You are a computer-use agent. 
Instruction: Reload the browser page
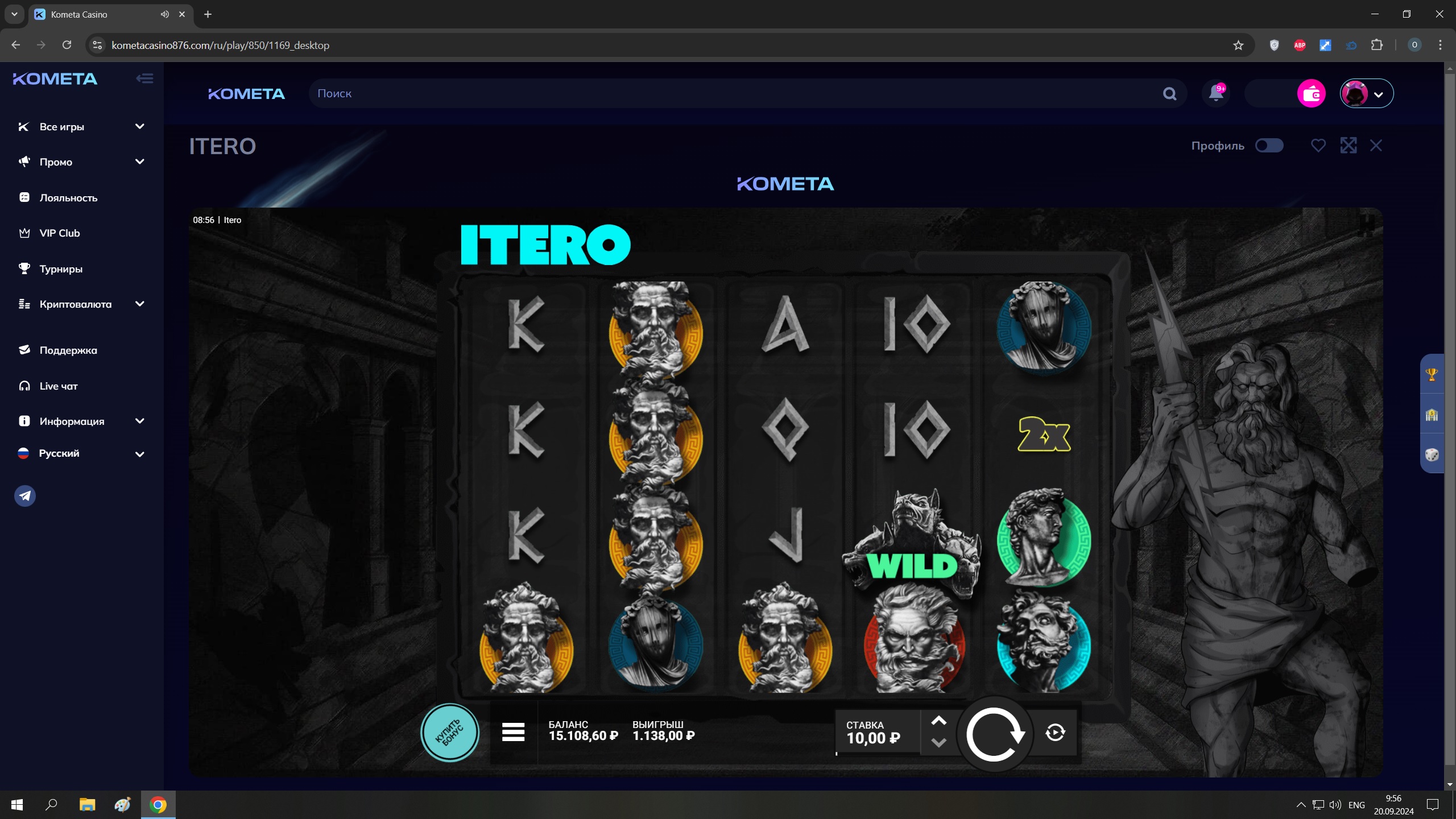click(x=67, y=45)
